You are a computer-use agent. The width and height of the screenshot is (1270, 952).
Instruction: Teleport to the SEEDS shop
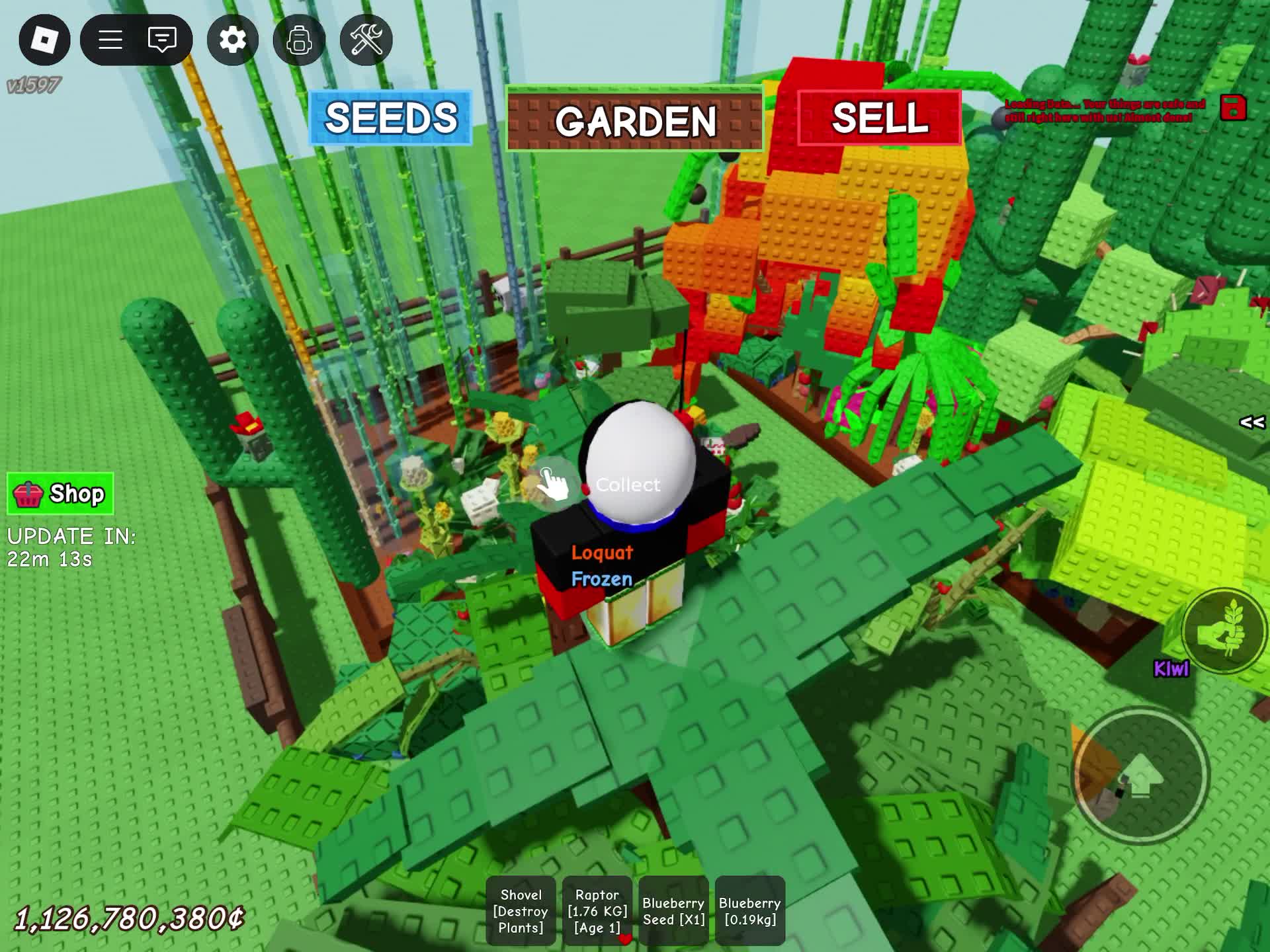tap(391, 118)
